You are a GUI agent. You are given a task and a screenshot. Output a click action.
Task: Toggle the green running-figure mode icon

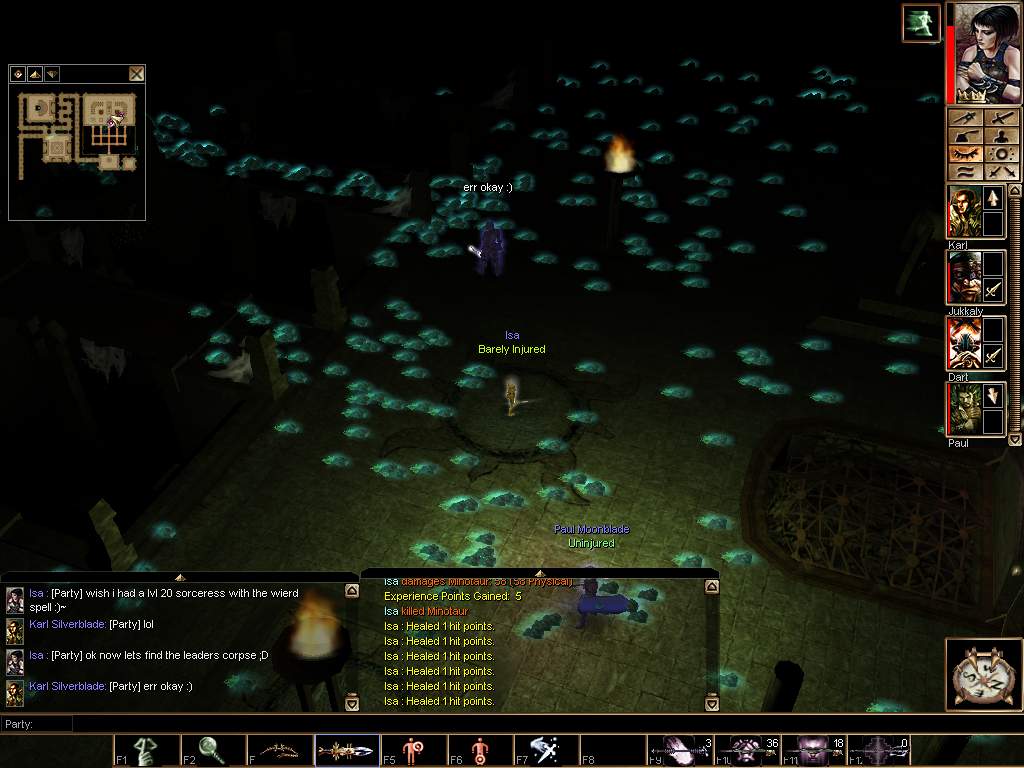coord(920,24)
